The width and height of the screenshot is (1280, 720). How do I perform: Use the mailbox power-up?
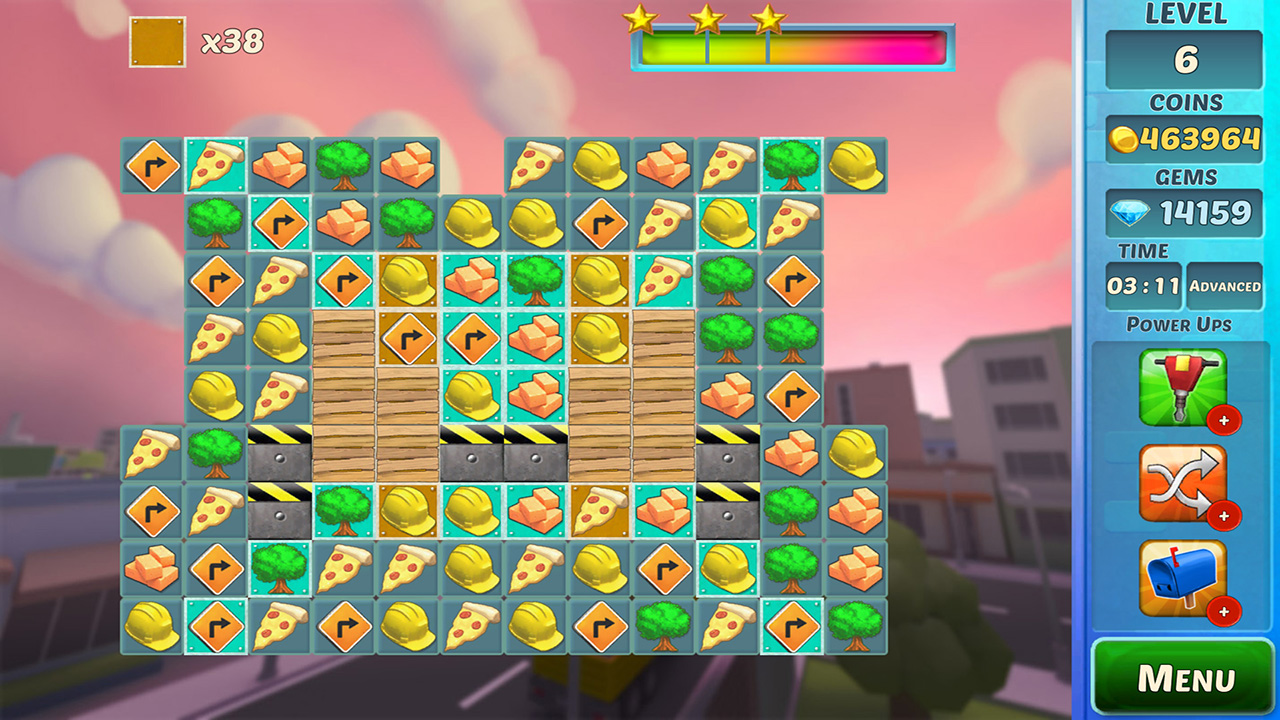1185,578
